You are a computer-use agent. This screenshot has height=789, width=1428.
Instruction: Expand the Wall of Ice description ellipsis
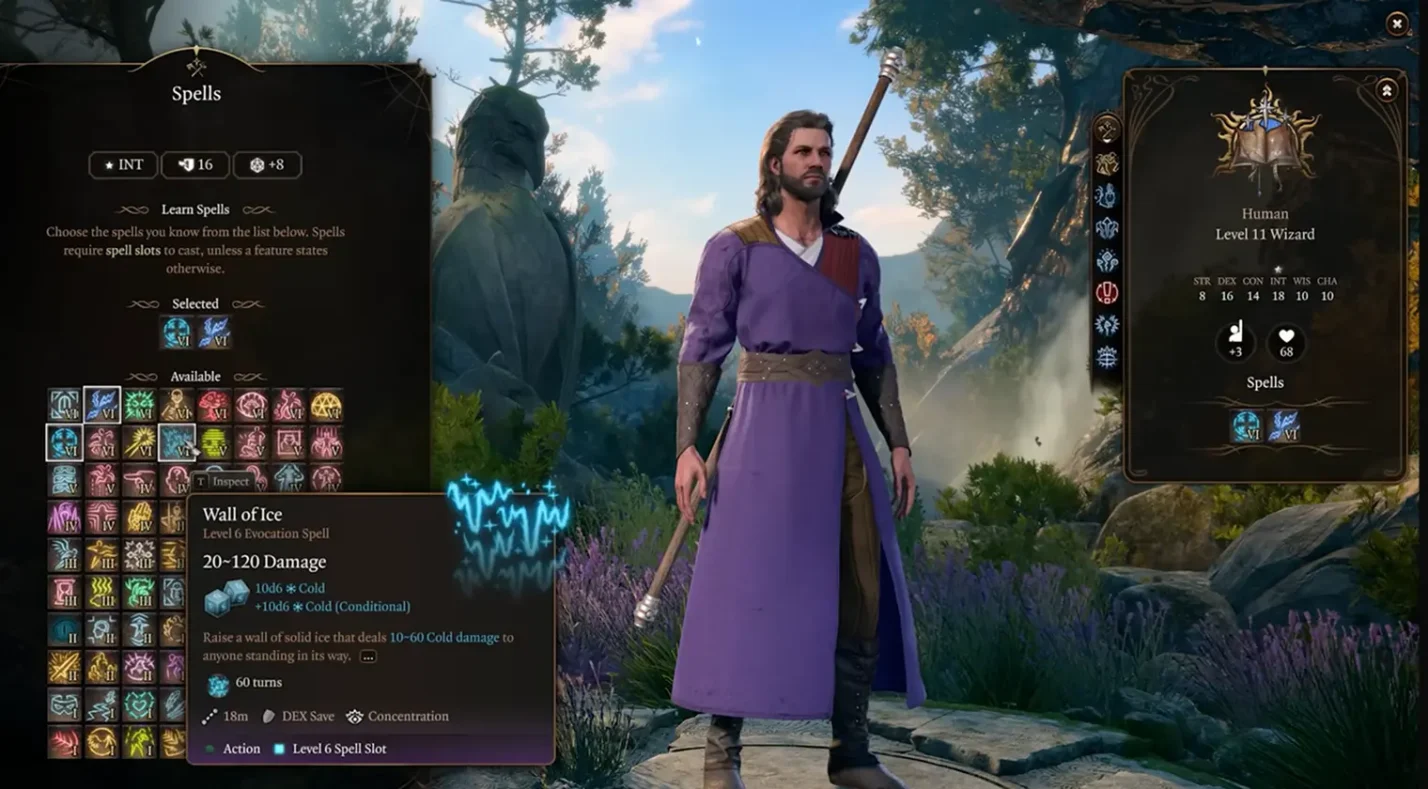[368, 657]
